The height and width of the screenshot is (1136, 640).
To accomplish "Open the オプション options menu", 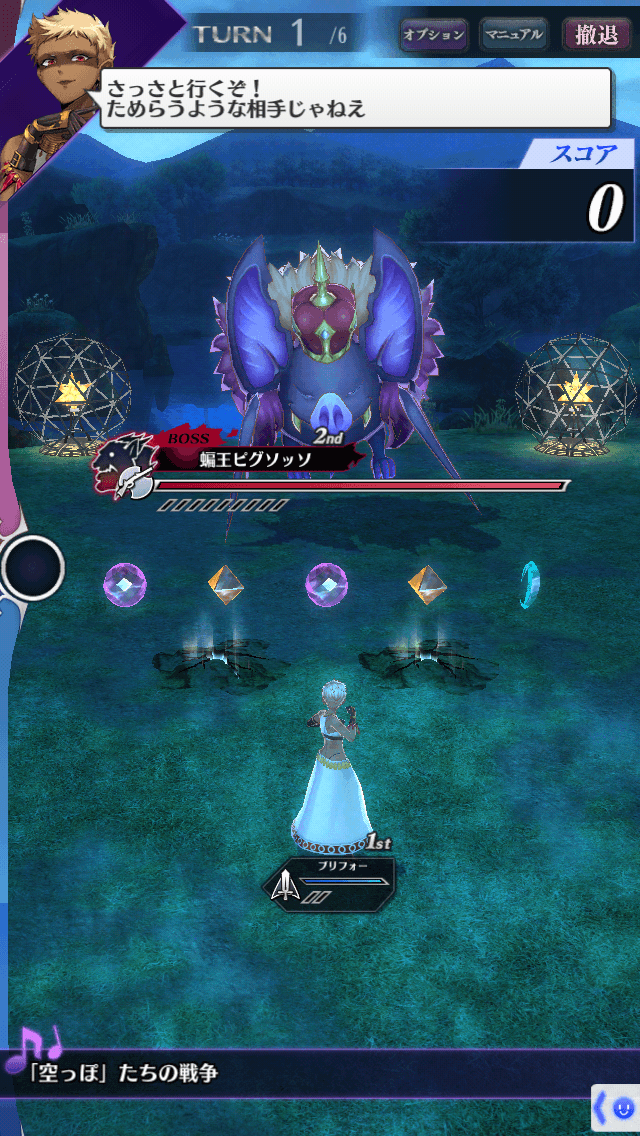I will pyautogui.click(x=434, y=35).
